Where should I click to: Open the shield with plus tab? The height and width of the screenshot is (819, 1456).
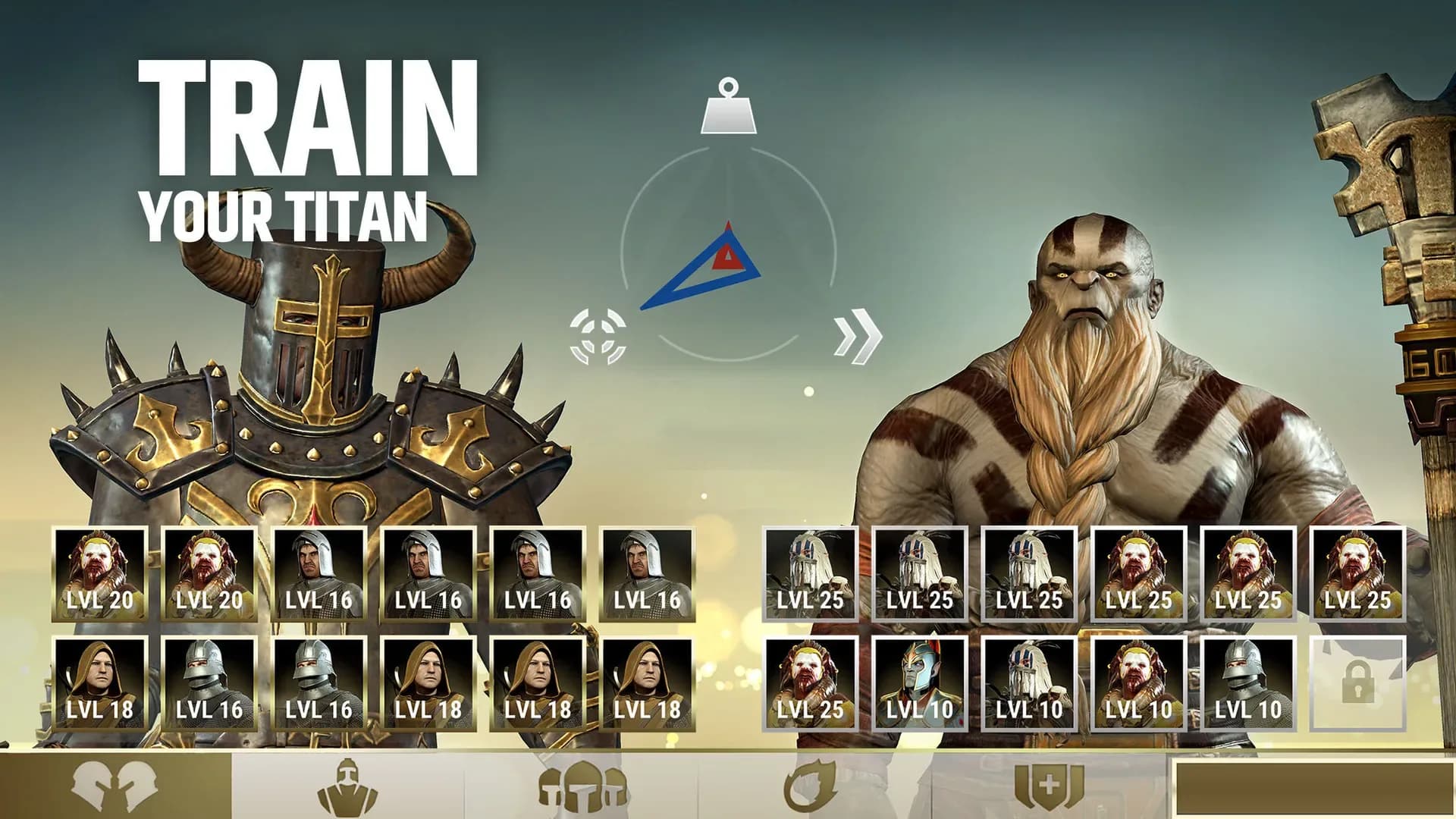(1048, 786)
